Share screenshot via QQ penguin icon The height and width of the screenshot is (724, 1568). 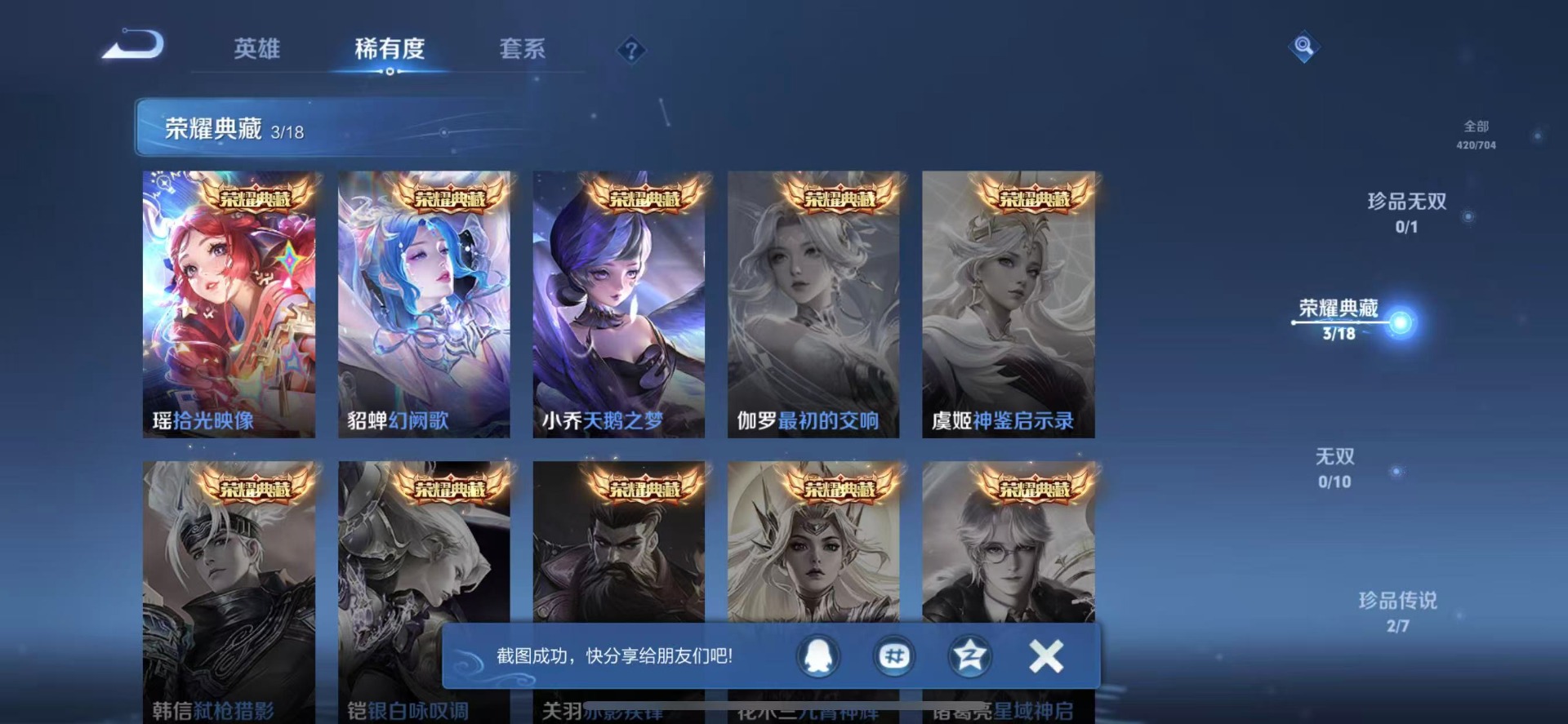[818, 655]
